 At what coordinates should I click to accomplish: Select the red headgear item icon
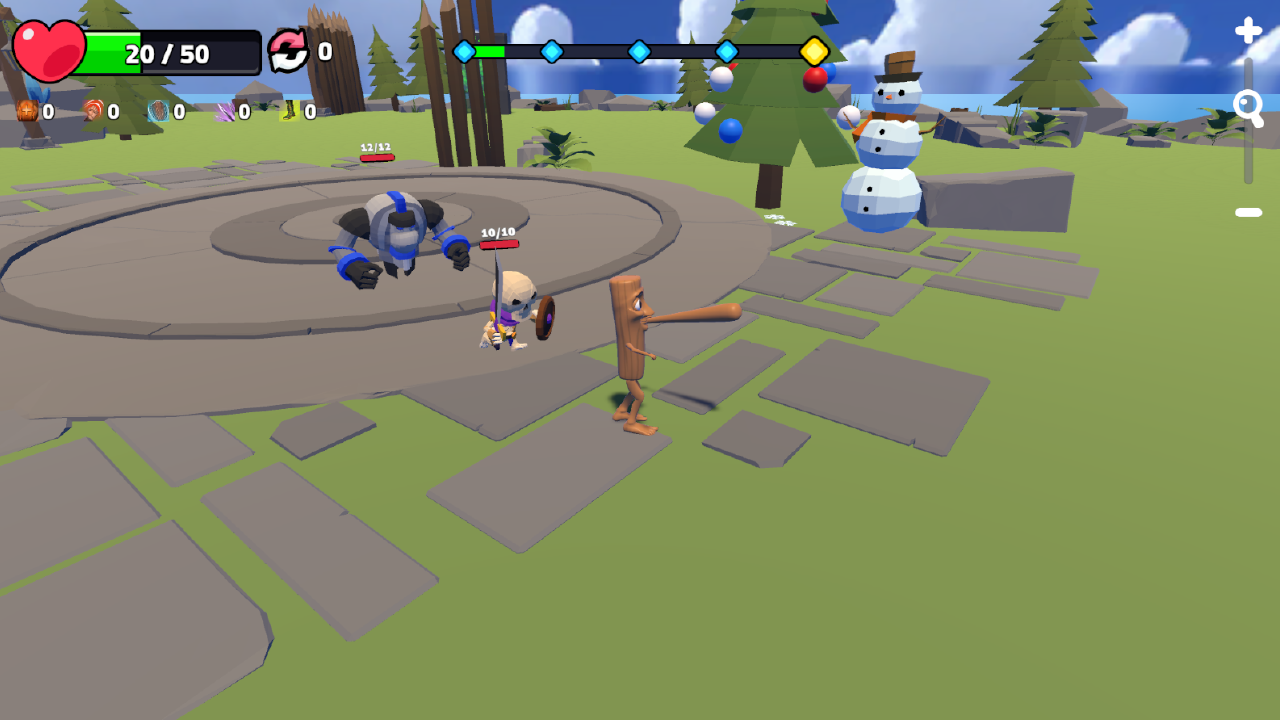pos(92,112)
